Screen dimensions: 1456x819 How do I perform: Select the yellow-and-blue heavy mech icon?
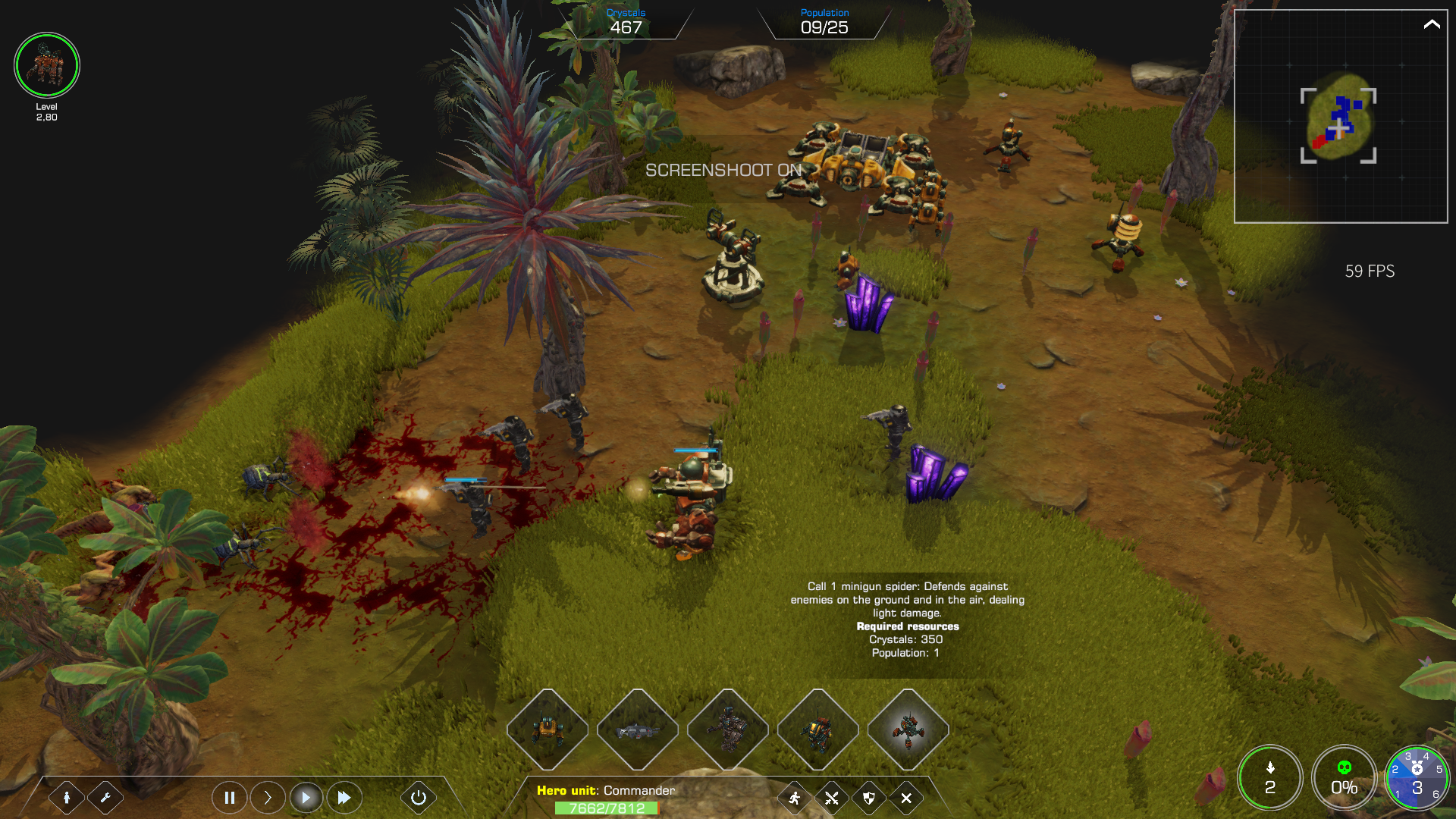point(817,730)
